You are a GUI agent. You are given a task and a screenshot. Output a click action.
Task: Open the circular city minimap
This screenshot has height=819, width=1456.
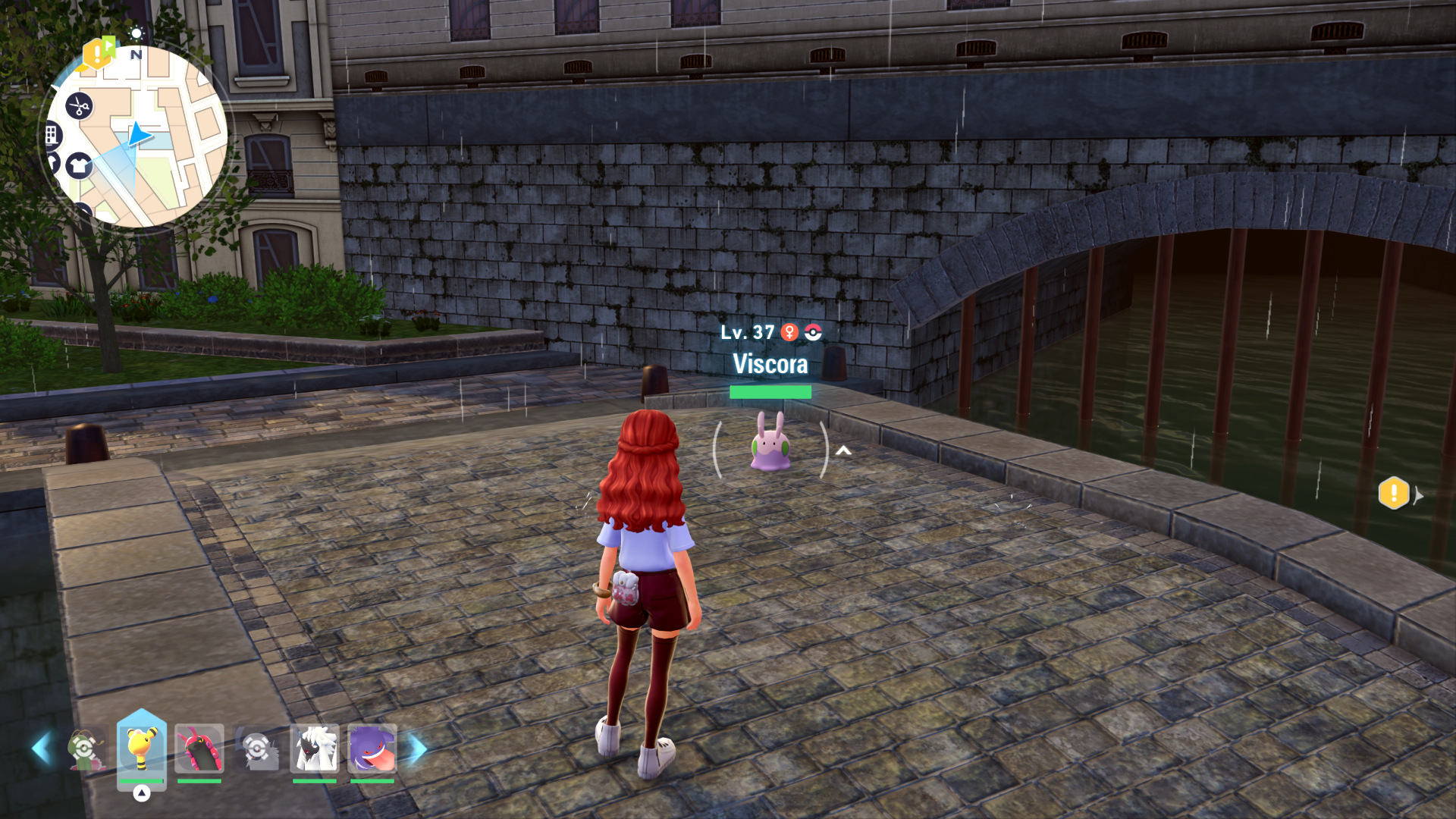(x=136, y=136)
